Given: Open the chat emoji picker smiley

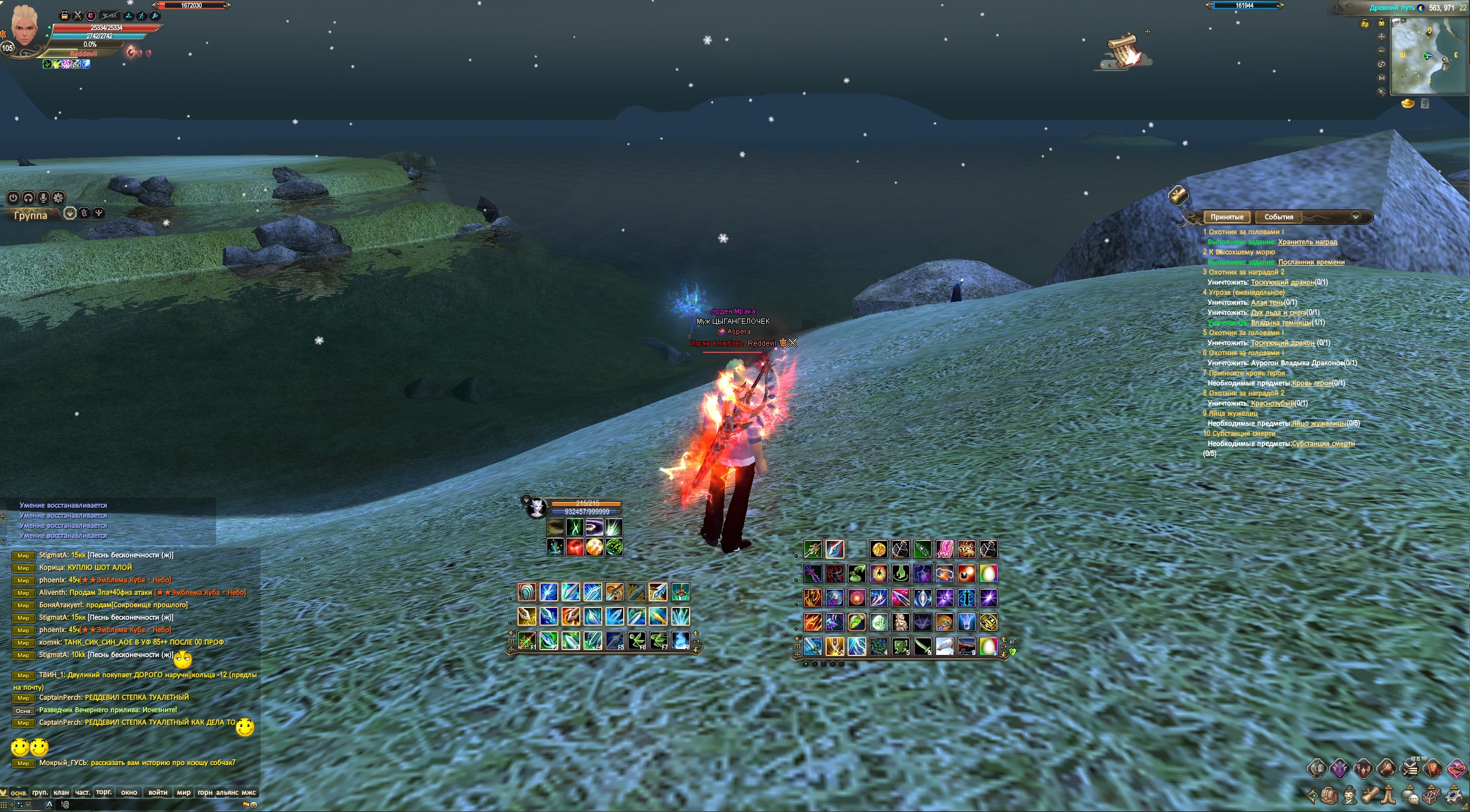Looking at the screenshot, I should click(x=254, y=805).
